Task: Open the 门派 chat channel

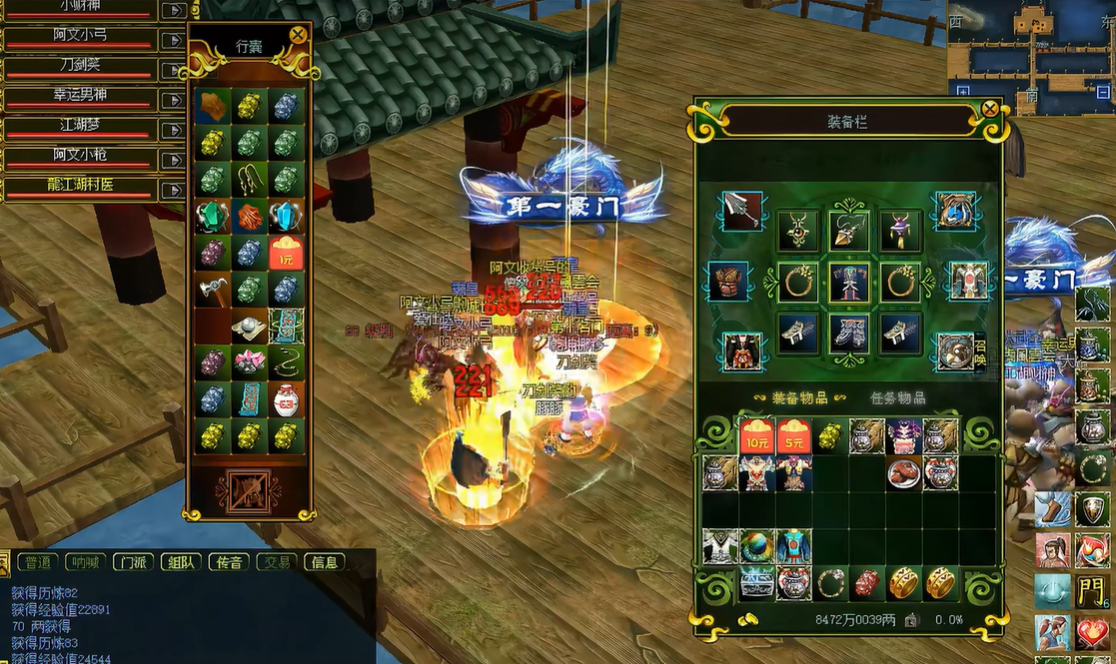Action: [x=133, y=562]
